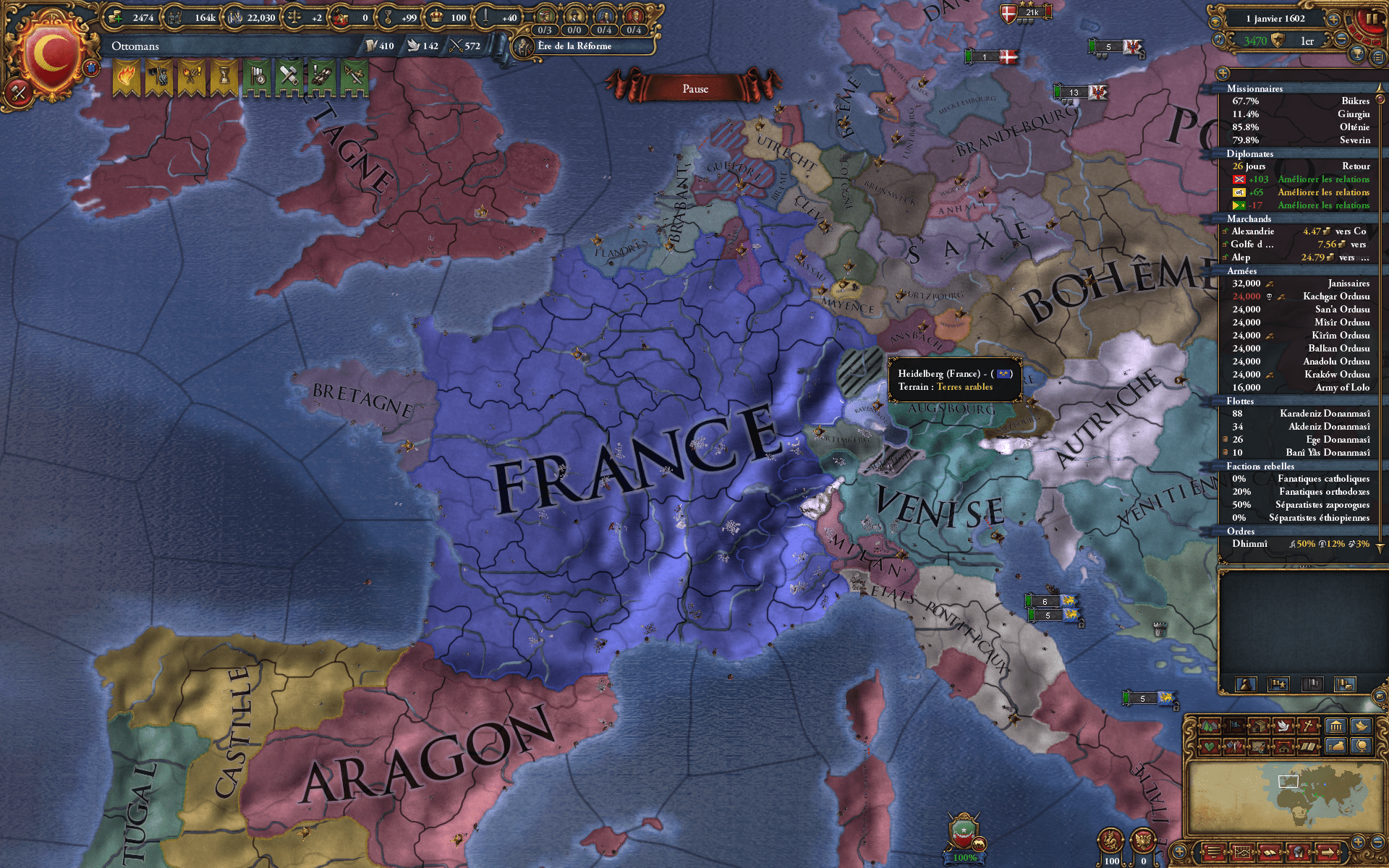Switch to the trade goods mapmode icon
This screenshot has height=868, width=1389.
1258,725
